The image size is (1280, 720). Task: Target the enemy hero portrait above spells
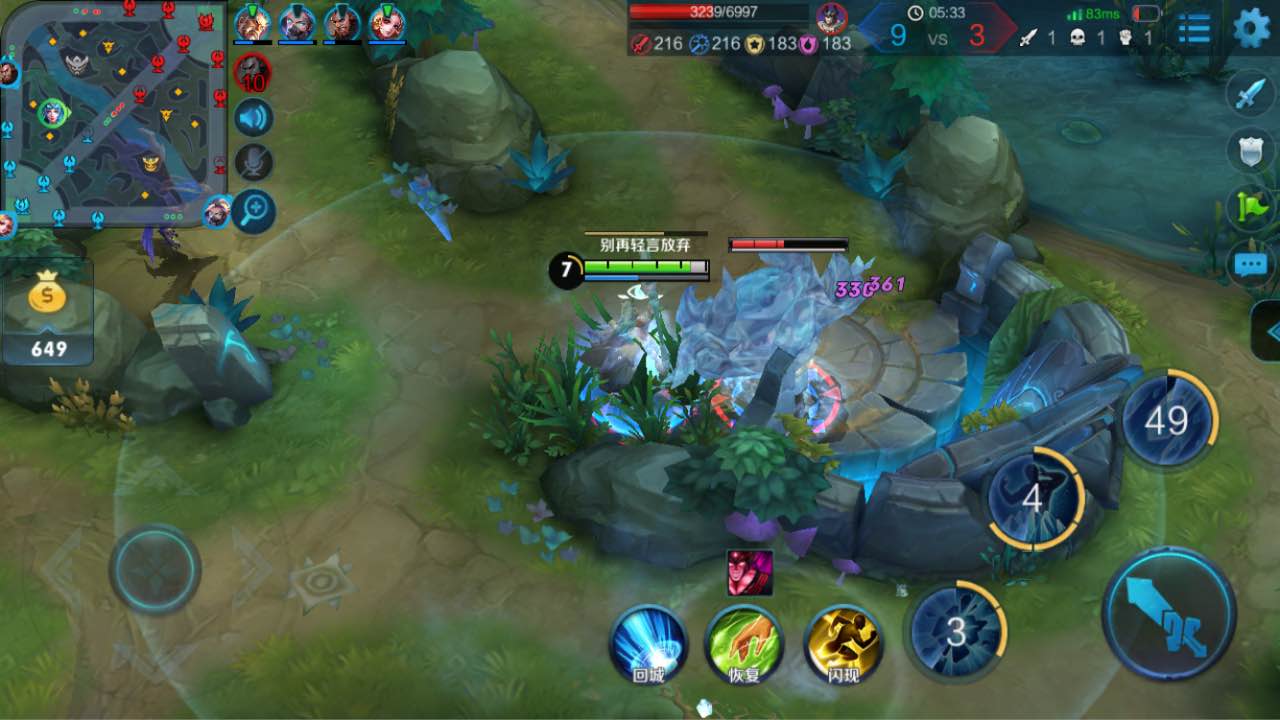750,573
